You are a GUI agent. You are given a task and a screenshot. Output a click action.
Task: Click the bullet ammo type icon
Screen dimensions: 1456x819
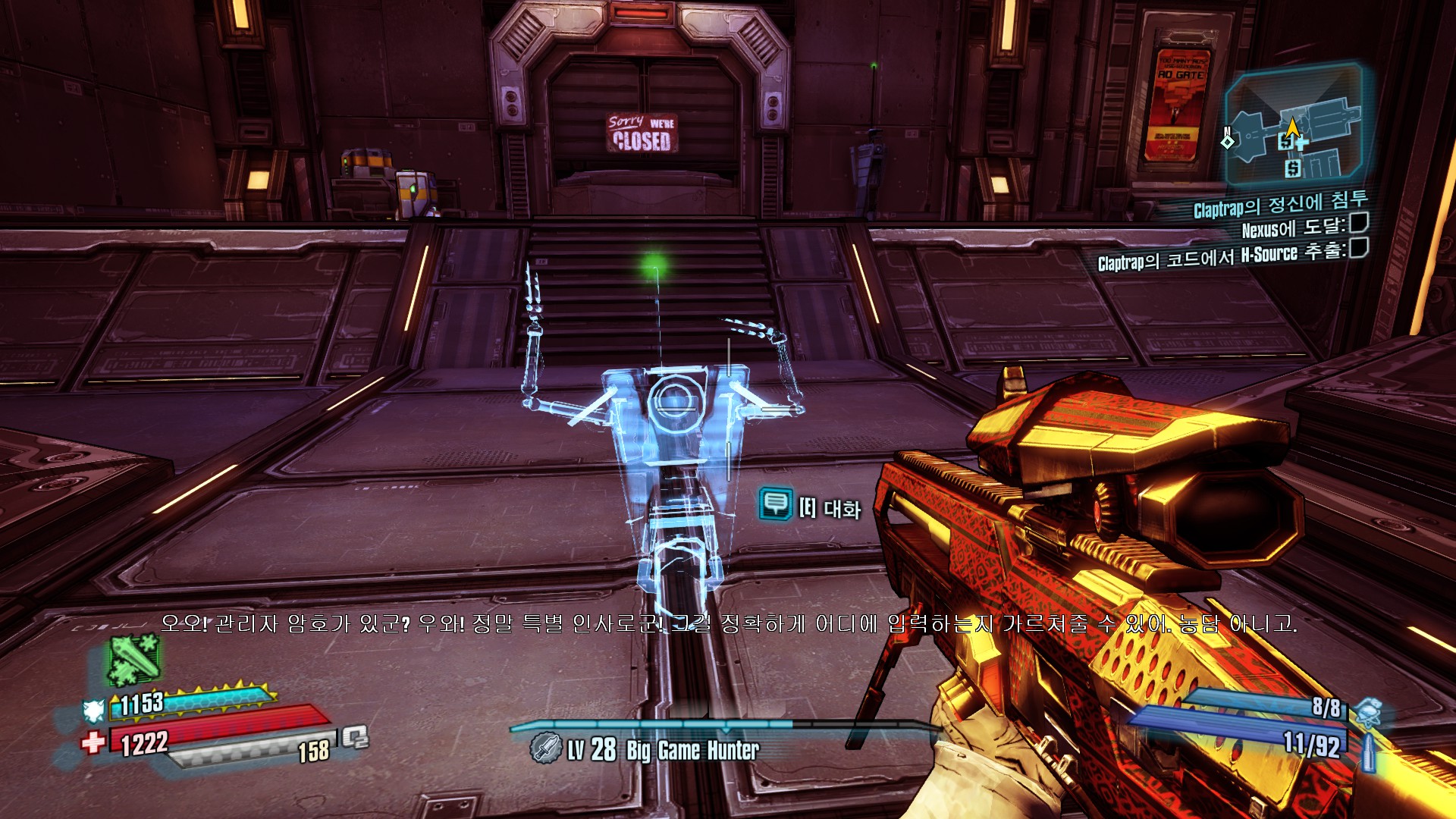pyautogui.click(x=1369, y=752)
